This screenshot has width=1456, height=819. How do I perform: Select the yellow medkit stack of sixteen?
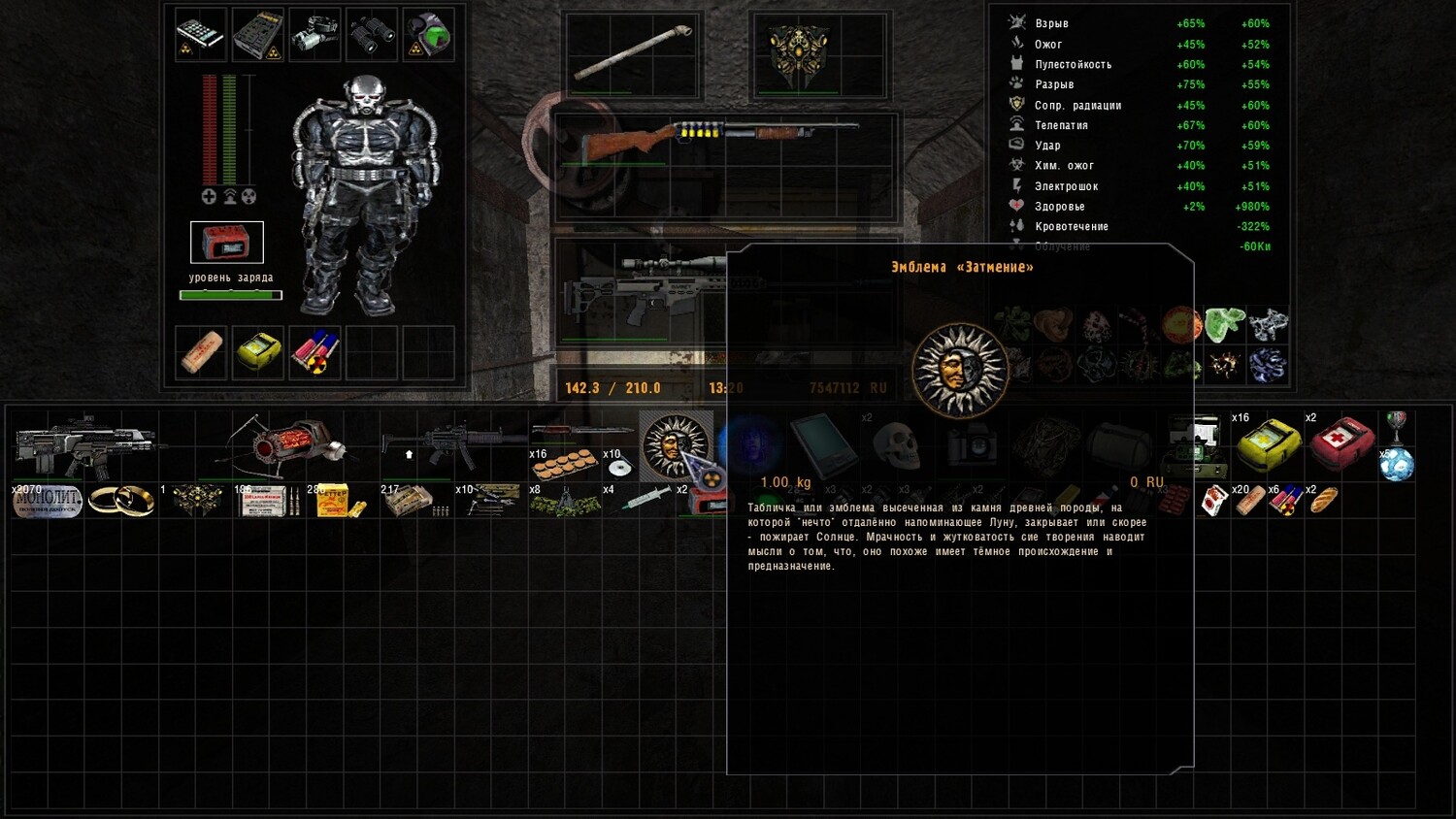pos(1268,442)
